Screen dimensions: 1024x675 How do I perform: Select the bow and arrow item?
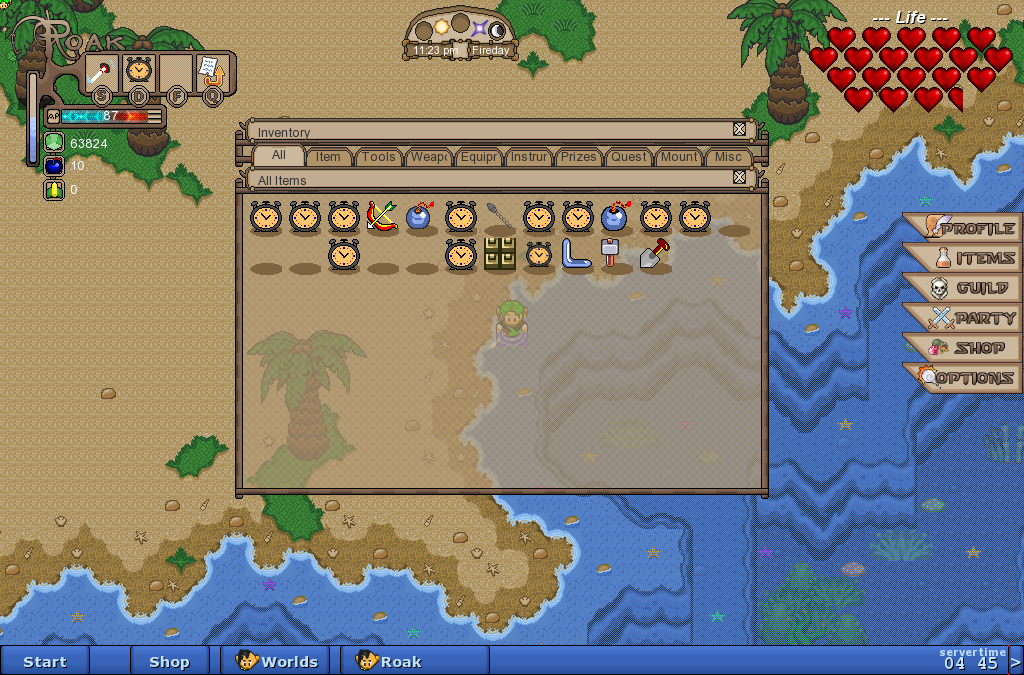pyautogui.click(x=382, y=216)
